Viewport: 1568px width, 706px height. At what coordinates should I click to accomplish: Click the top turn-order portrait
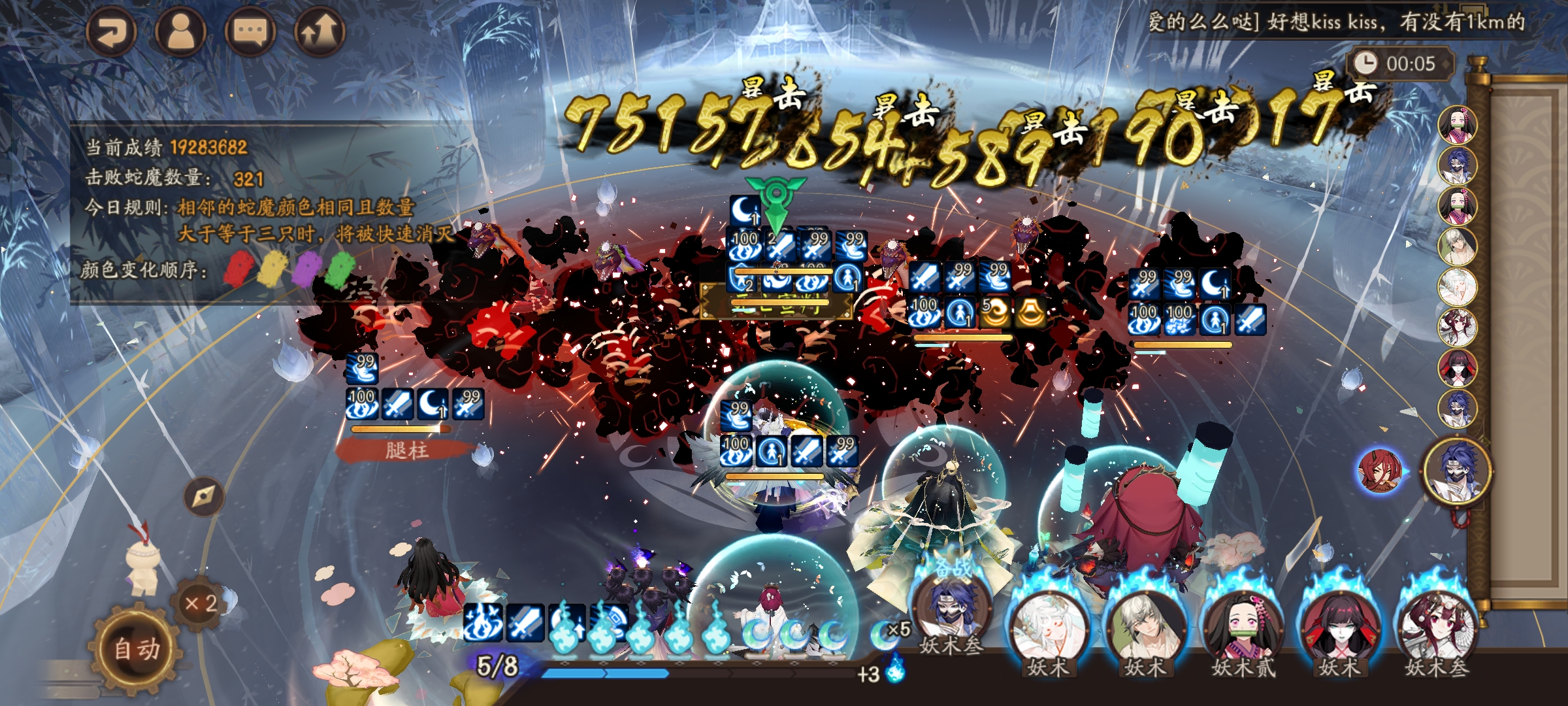[x=1458, y=124]
